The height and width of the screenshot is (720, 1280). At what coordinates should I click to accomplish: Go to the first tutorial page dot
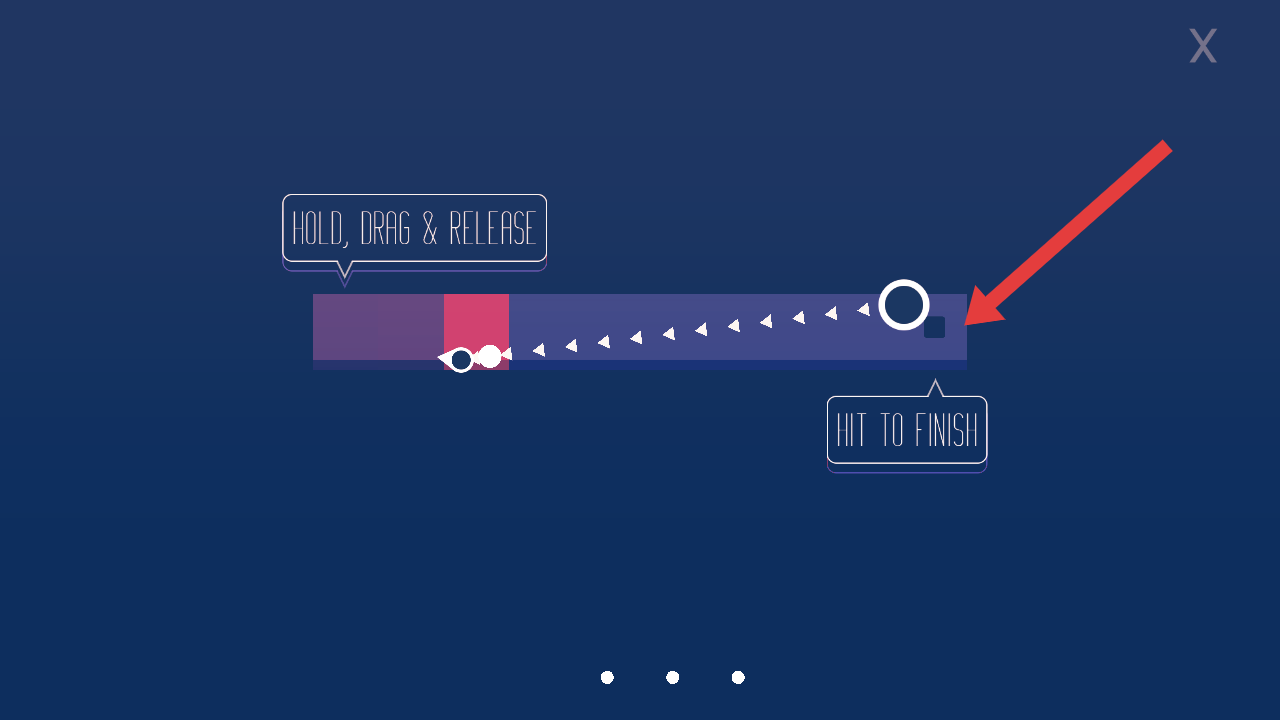click(x=607, y=677)
